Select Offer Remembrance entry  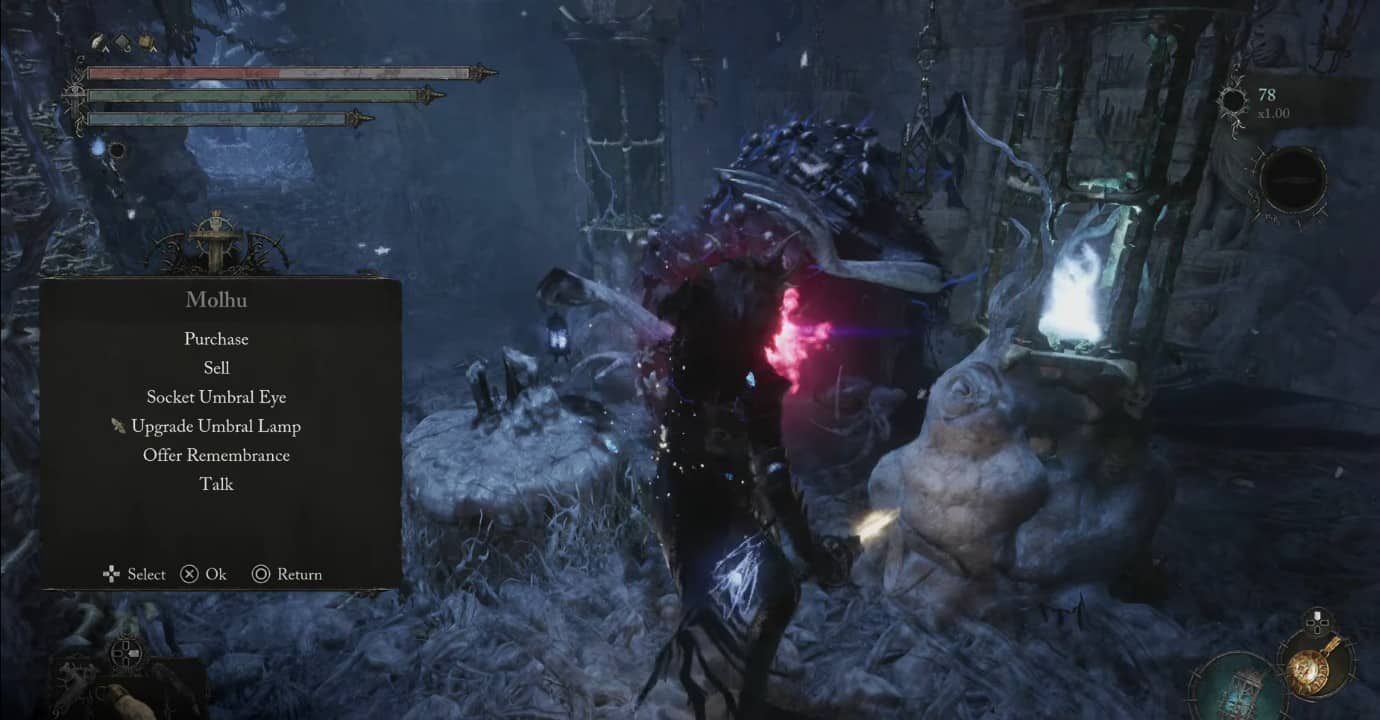pos(216,455)
